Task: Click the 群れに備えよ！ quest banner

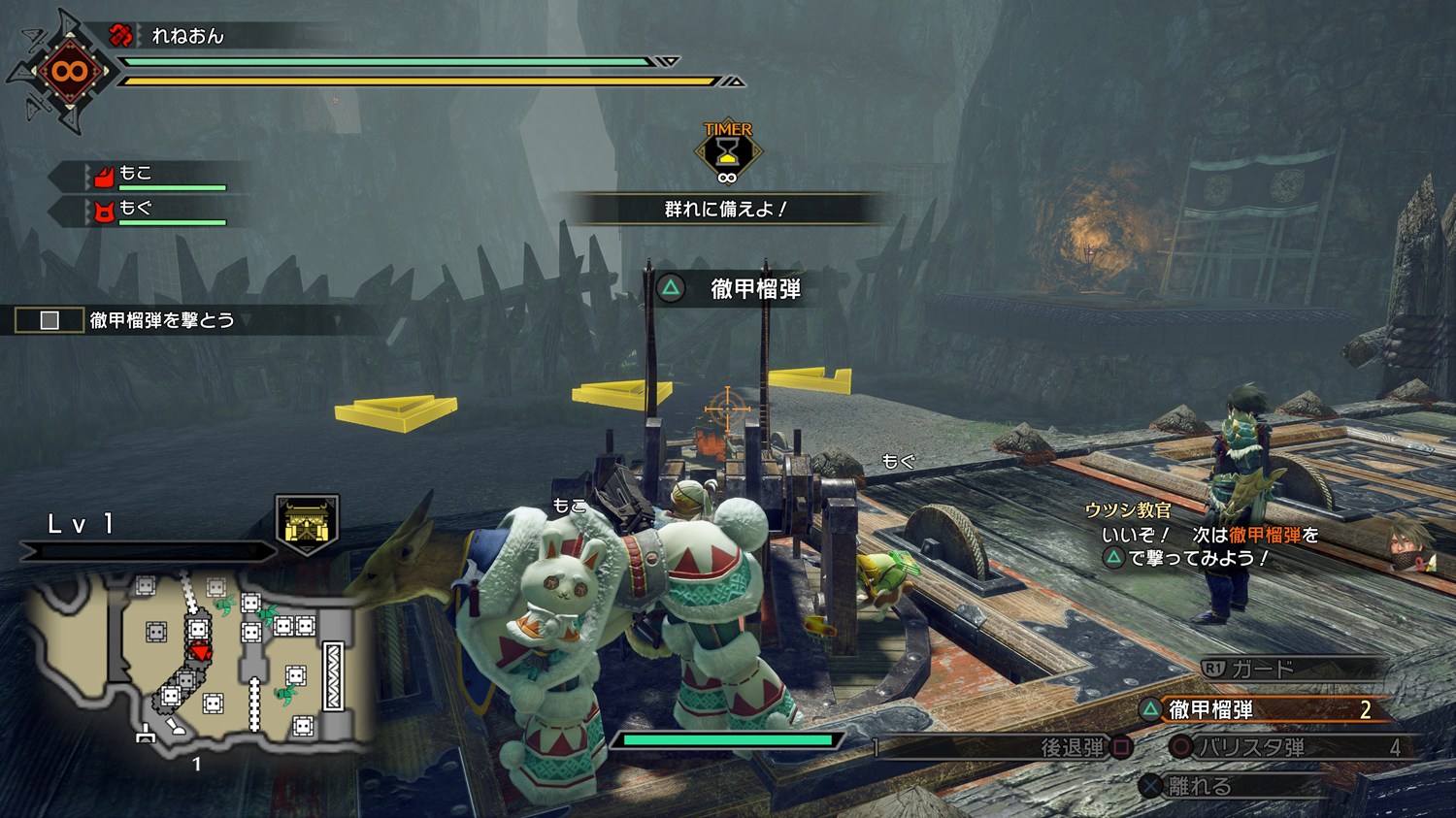Action: [x=725, y=209]
